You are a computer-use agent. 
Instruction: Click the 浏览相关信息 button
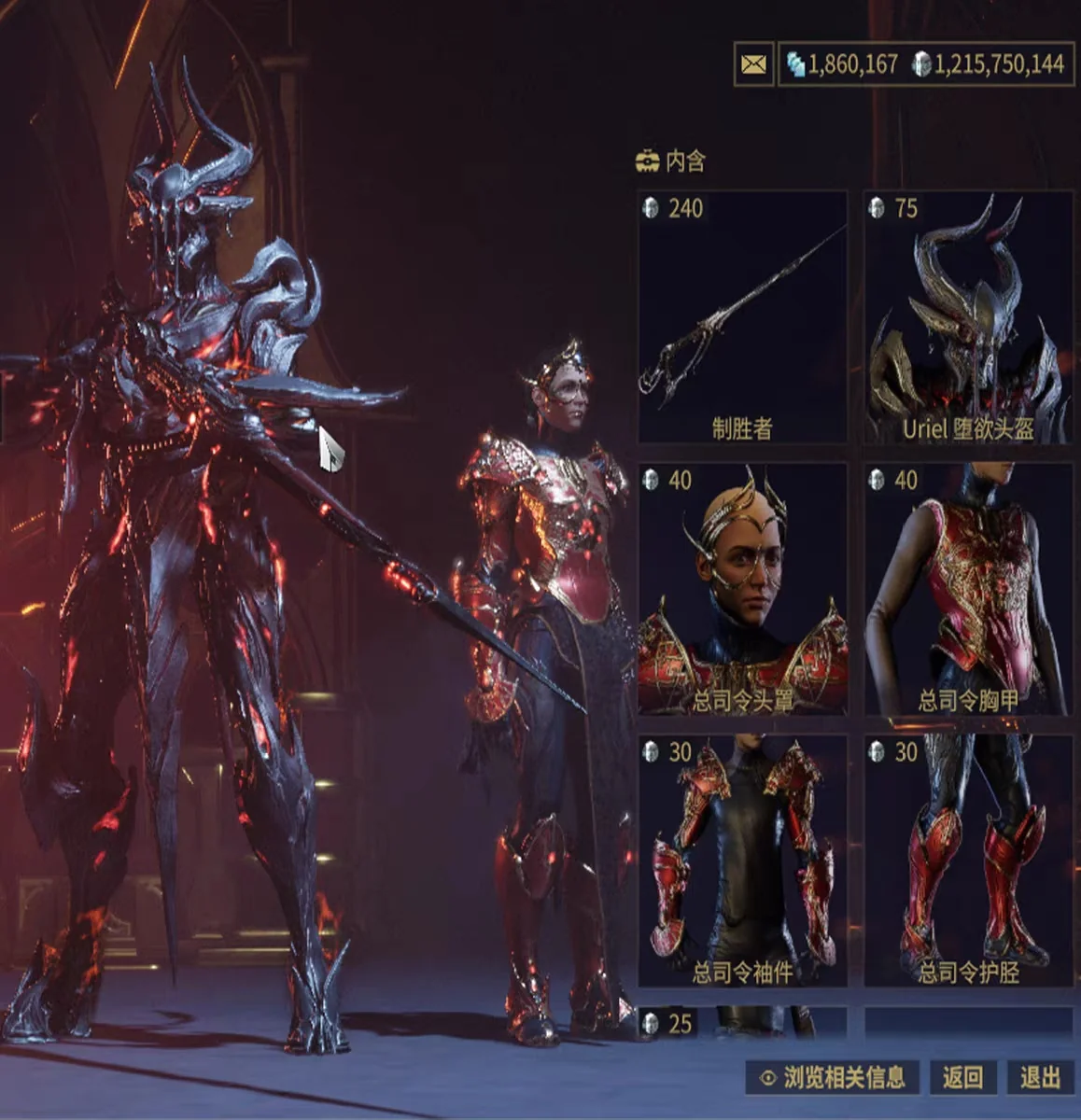pyautogui.click(x=833, y=1078)
